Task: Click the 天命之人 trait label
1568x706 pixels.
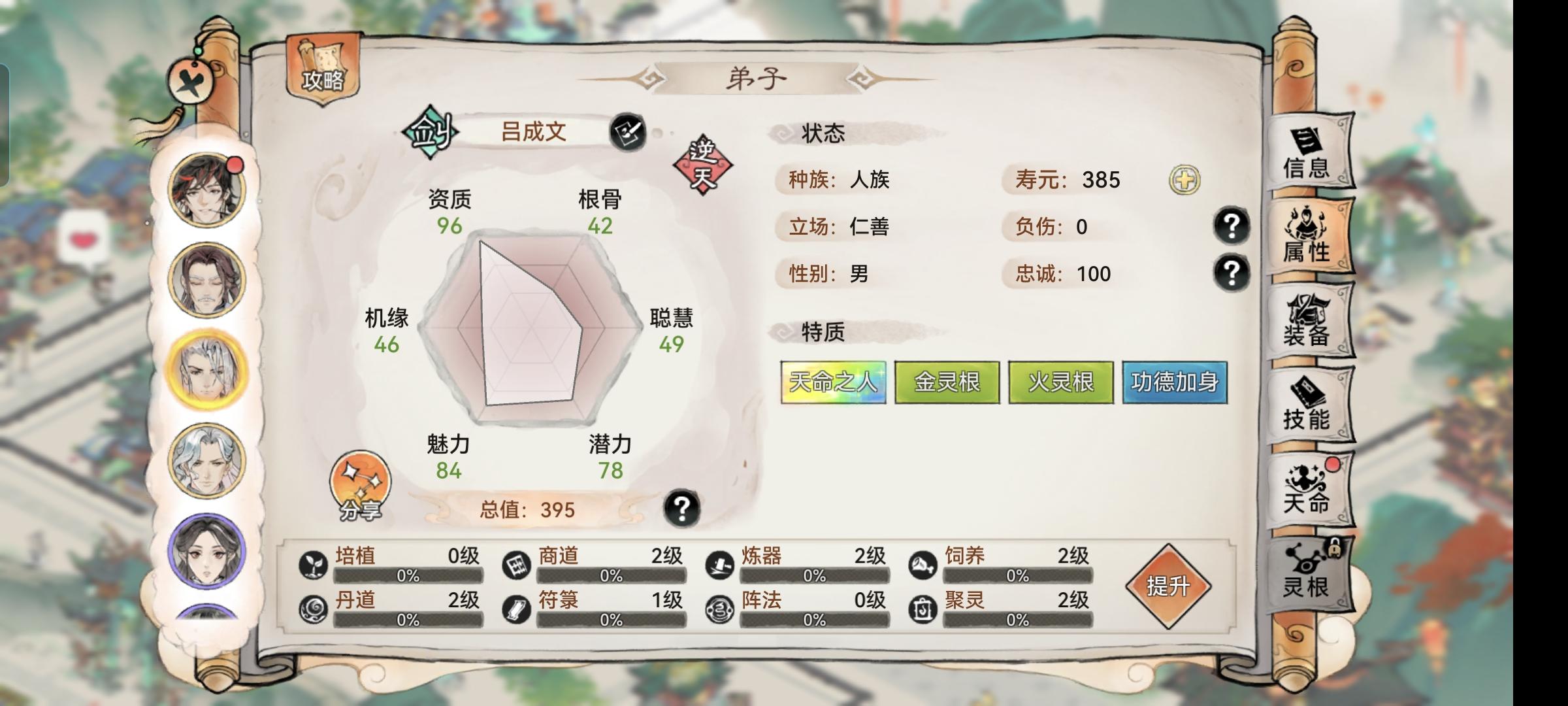Action: [832, 382]
